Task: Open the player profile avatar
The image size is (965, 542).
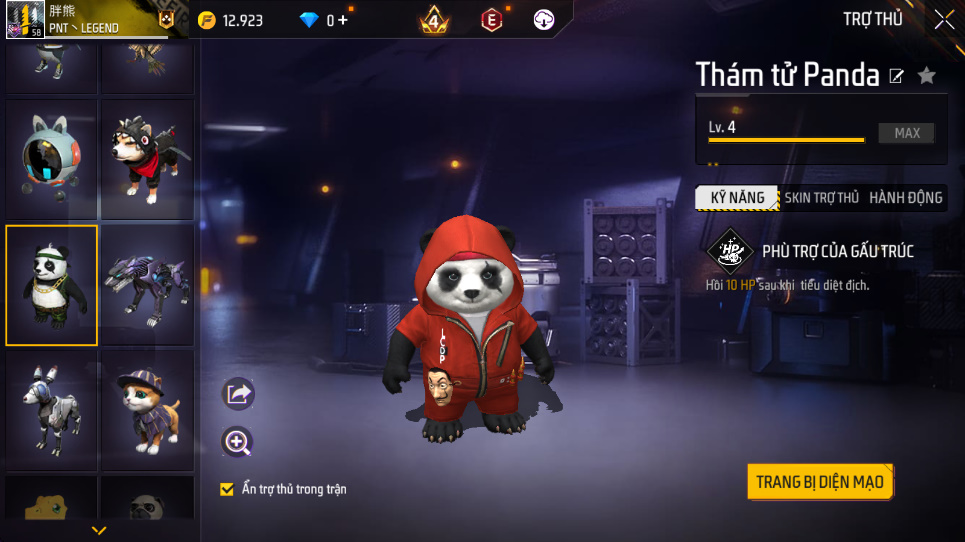Action: [26, 19]
